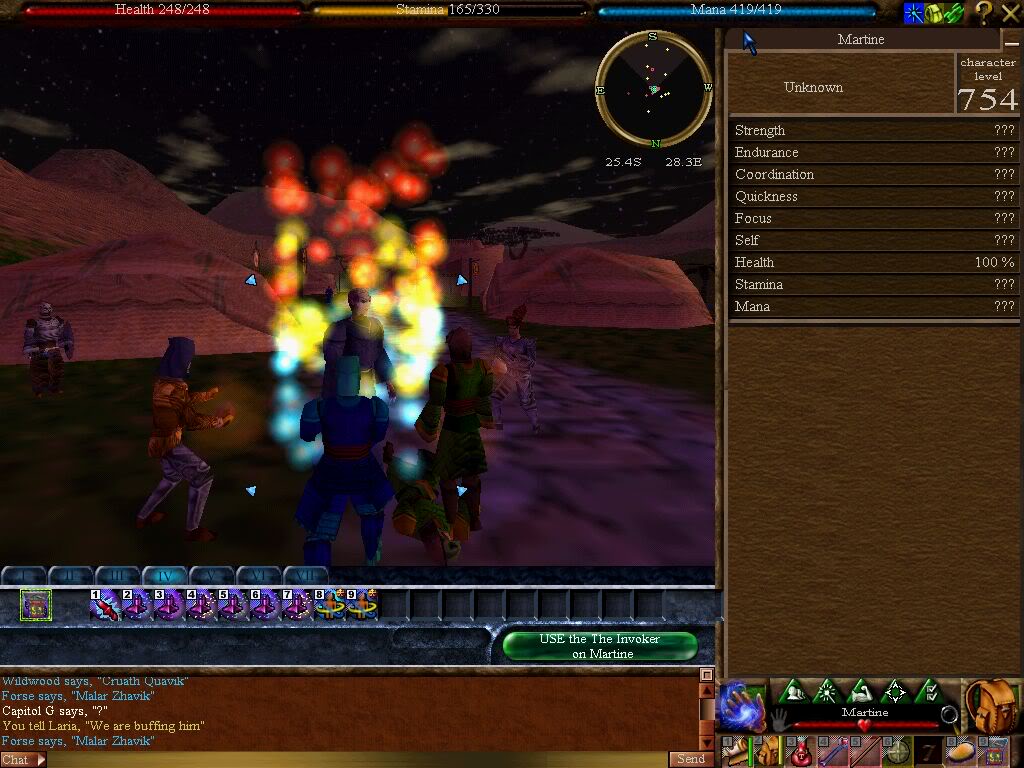The height and width of the screenshot is (768, 1024).
Task: Use the red potion in shortcut slot 3
Action: pyautogui.click(x=797, y=750)
